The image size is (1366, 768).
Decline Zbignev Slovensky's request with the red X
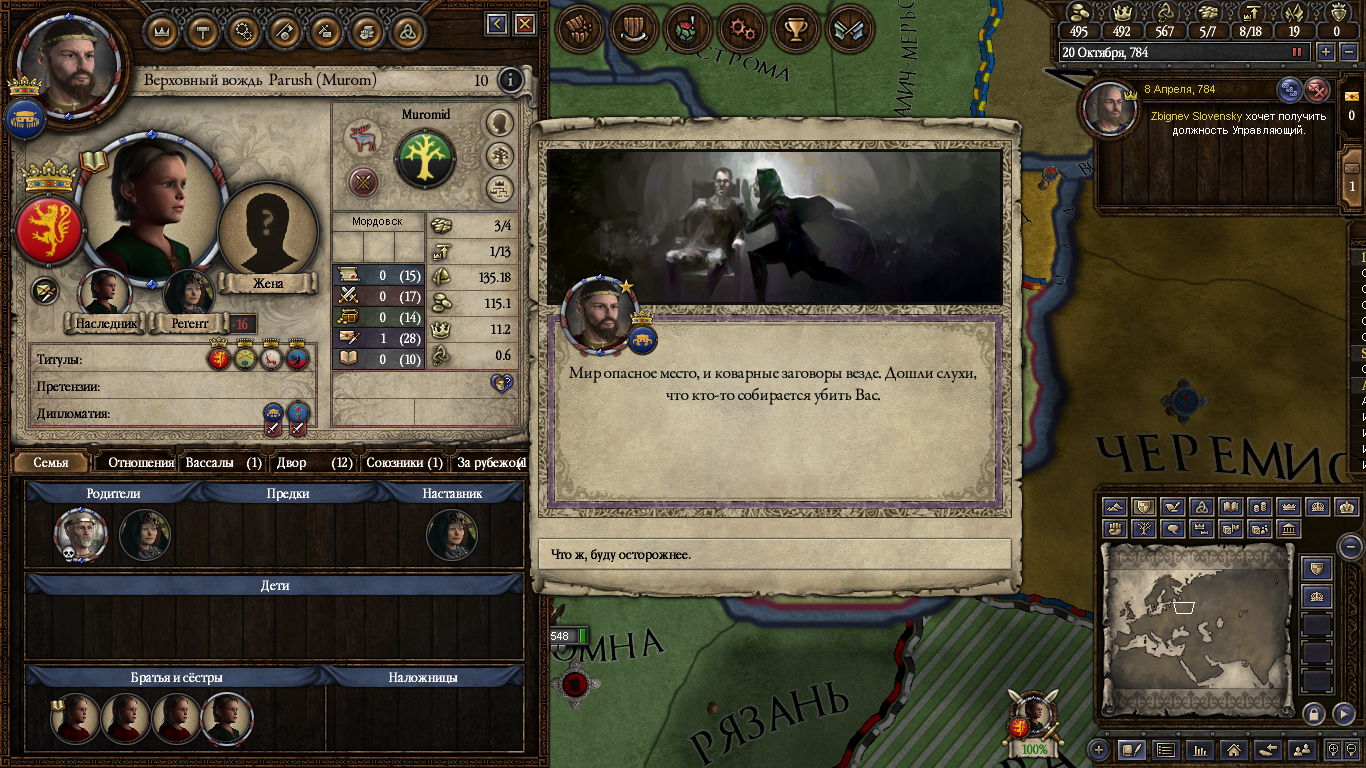(1318, 90)
